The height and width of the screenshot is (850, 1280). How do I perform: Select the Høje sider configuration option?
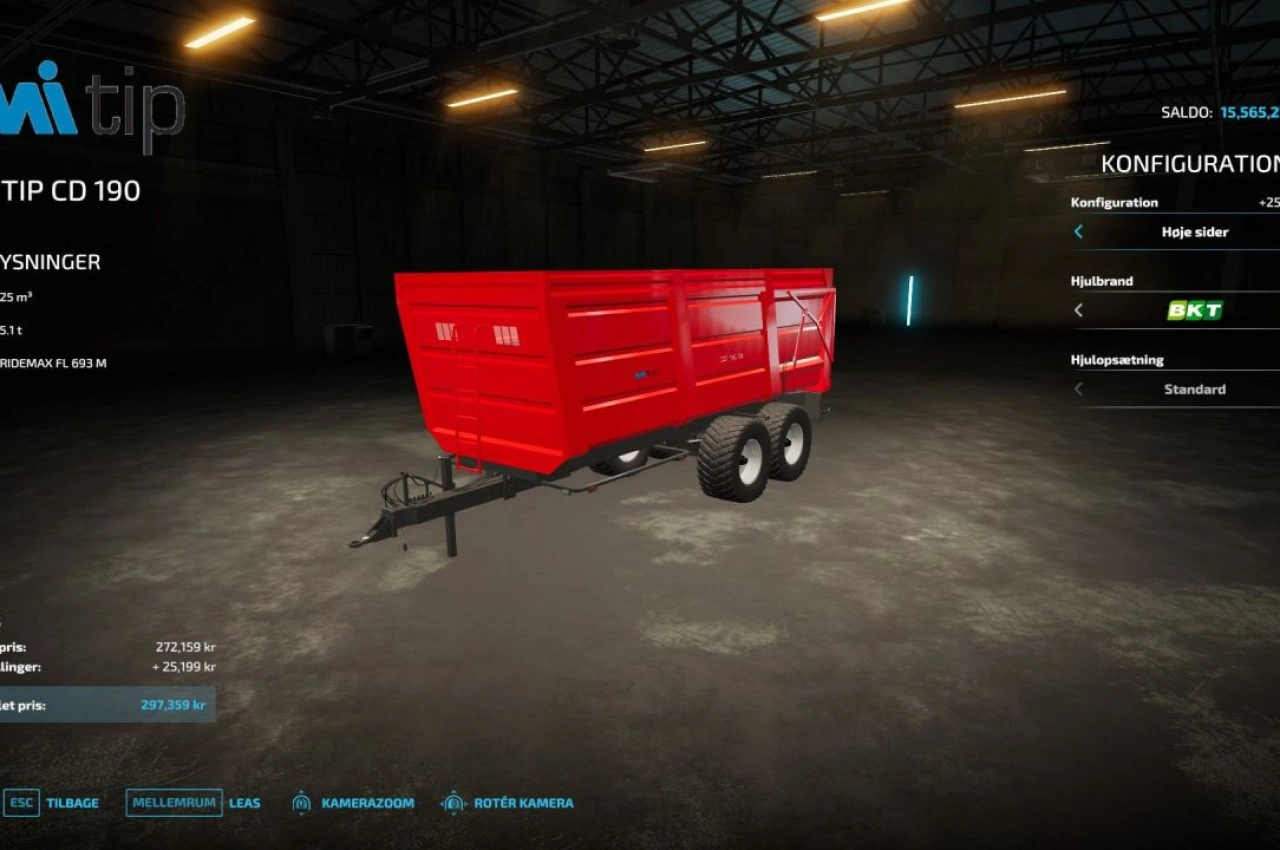coord(1197,231)
